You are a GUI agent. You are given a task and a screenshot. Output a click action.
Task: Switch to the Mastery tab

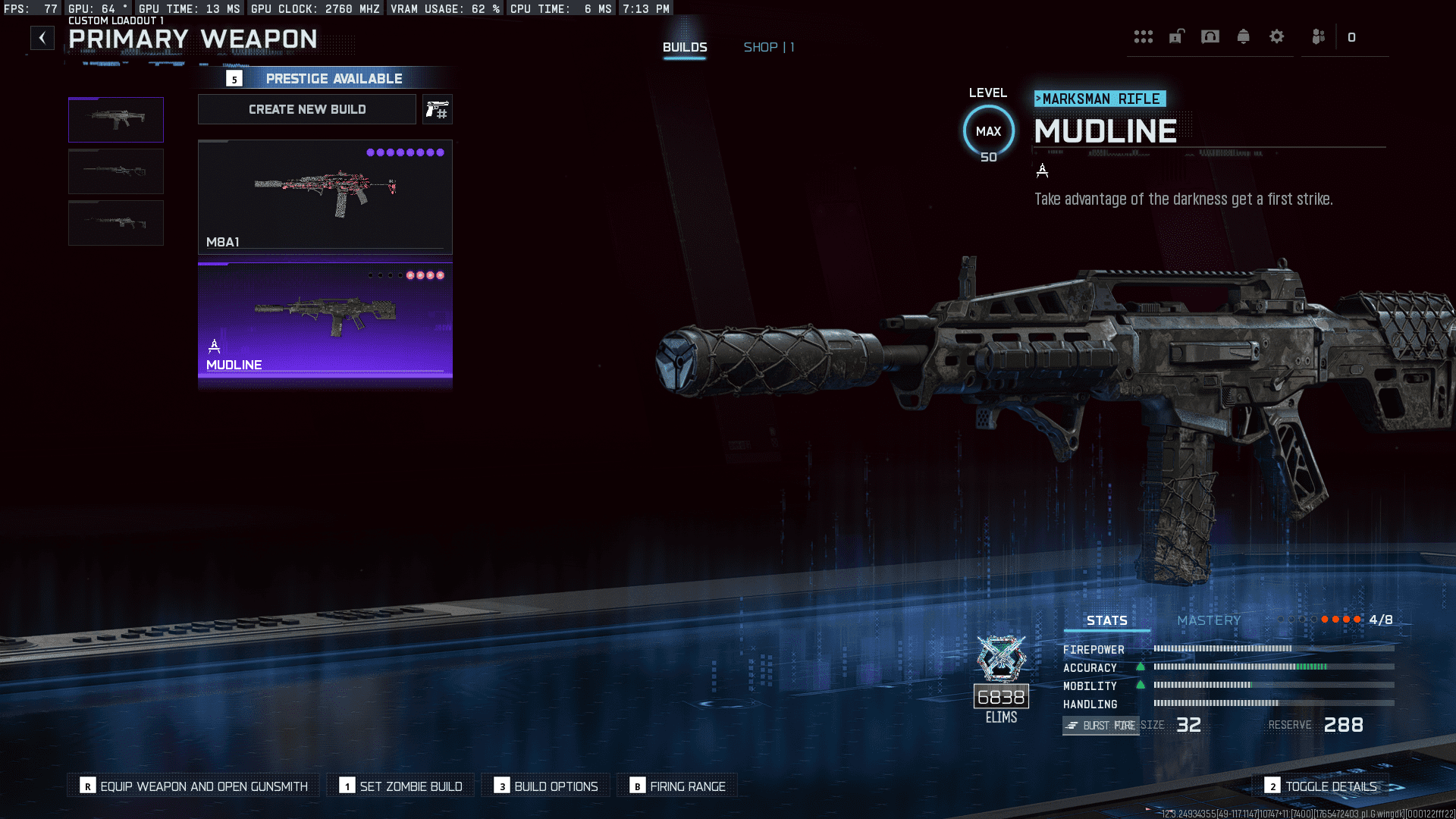1209,620
